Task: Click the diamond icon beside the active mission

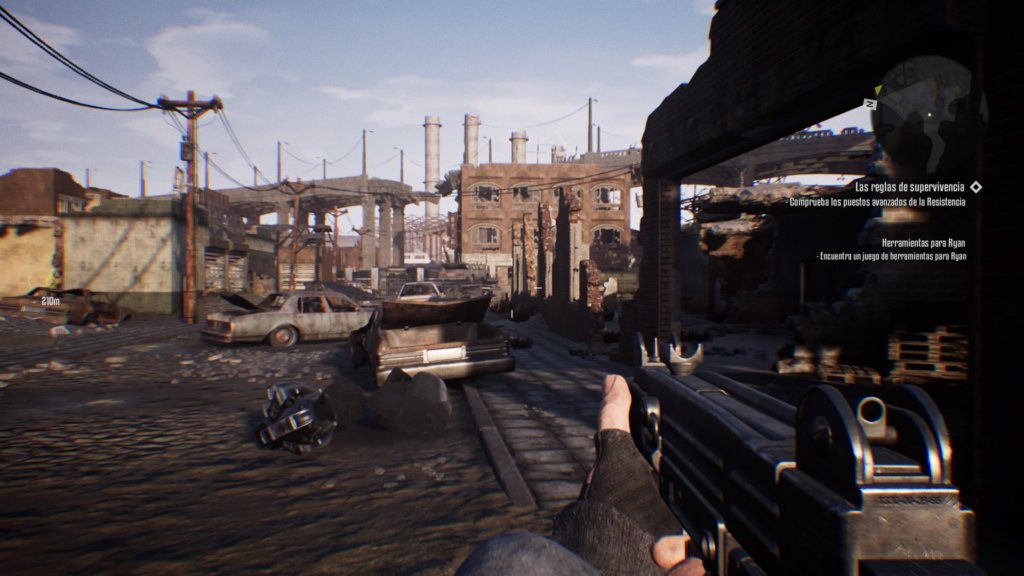Action: [976, 187]
